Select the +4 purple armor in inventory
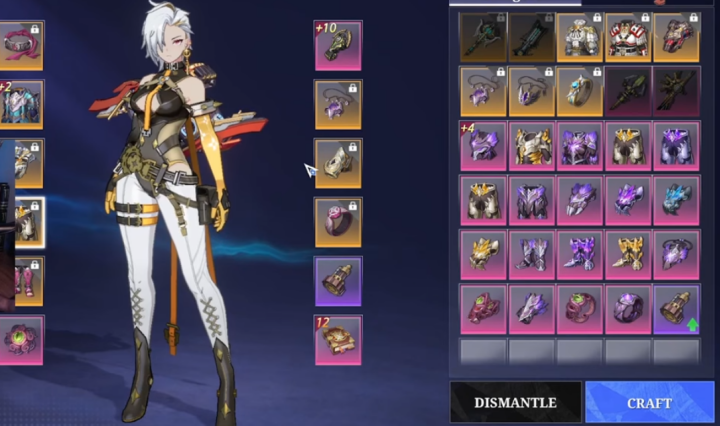 click(483, 146)
